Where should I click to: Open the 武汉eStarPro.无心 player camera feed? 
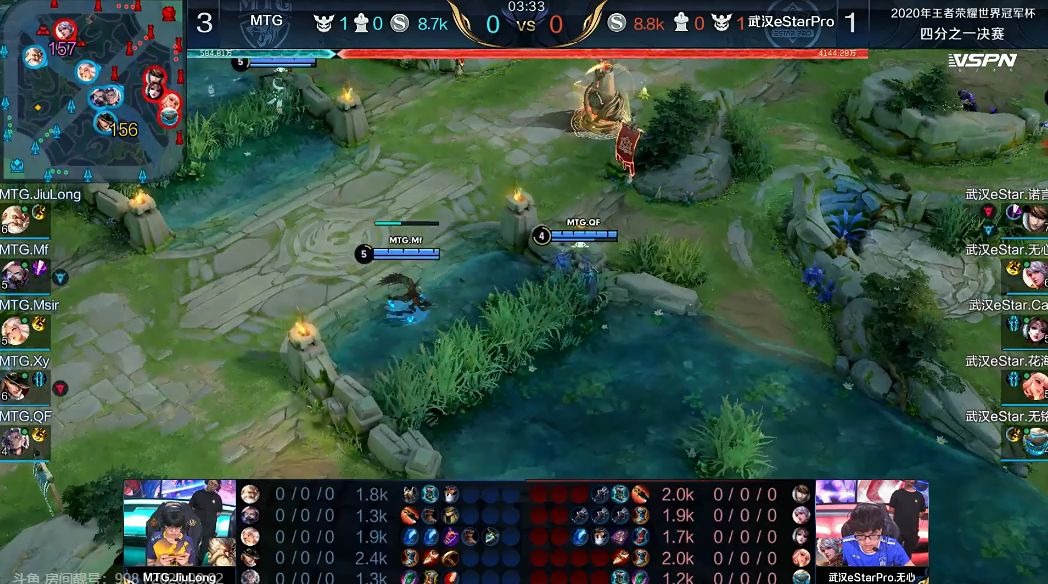pyautogui.click(x=871, y=525)
